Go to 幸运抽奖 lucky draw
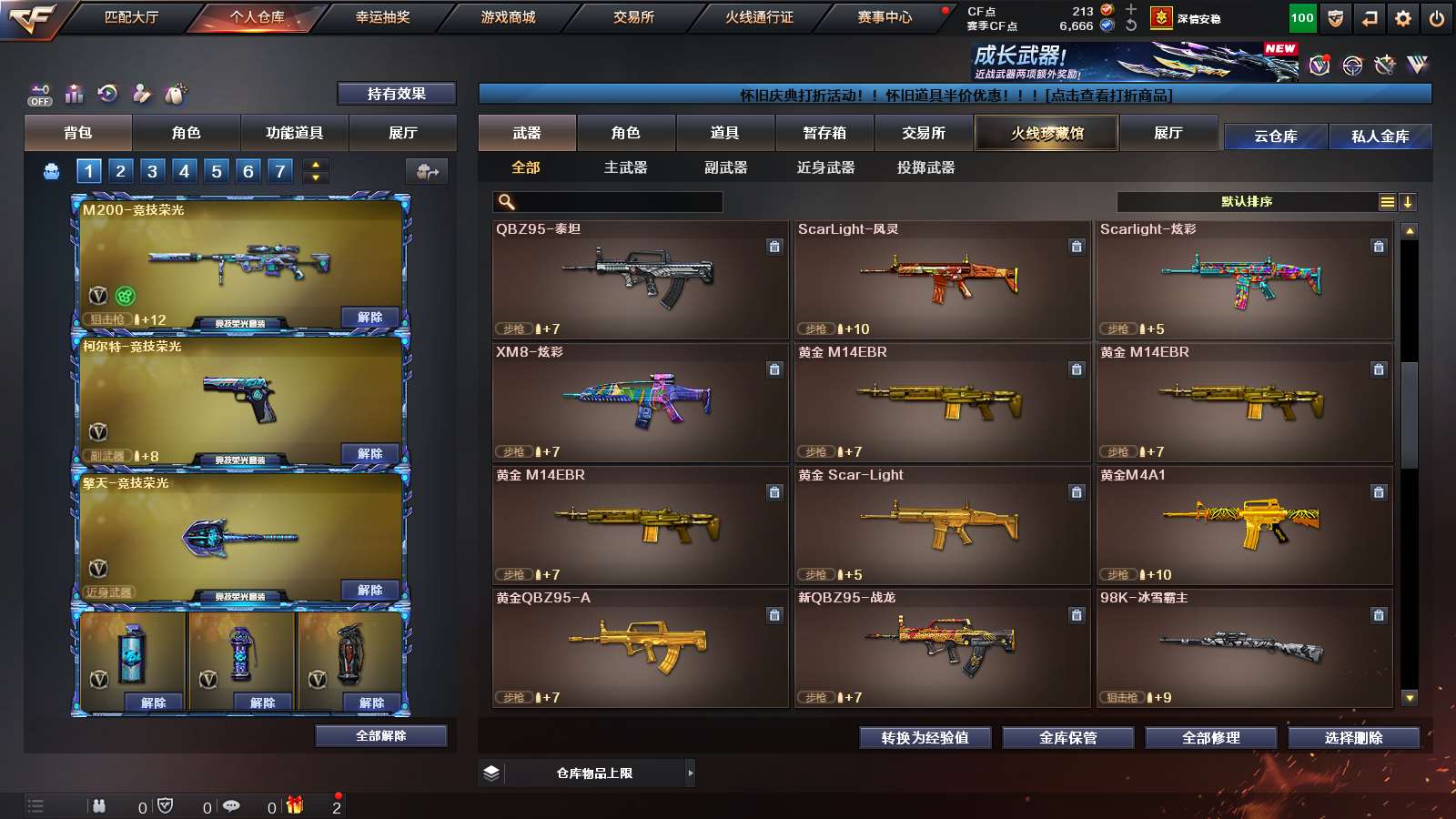 [382, 17]
